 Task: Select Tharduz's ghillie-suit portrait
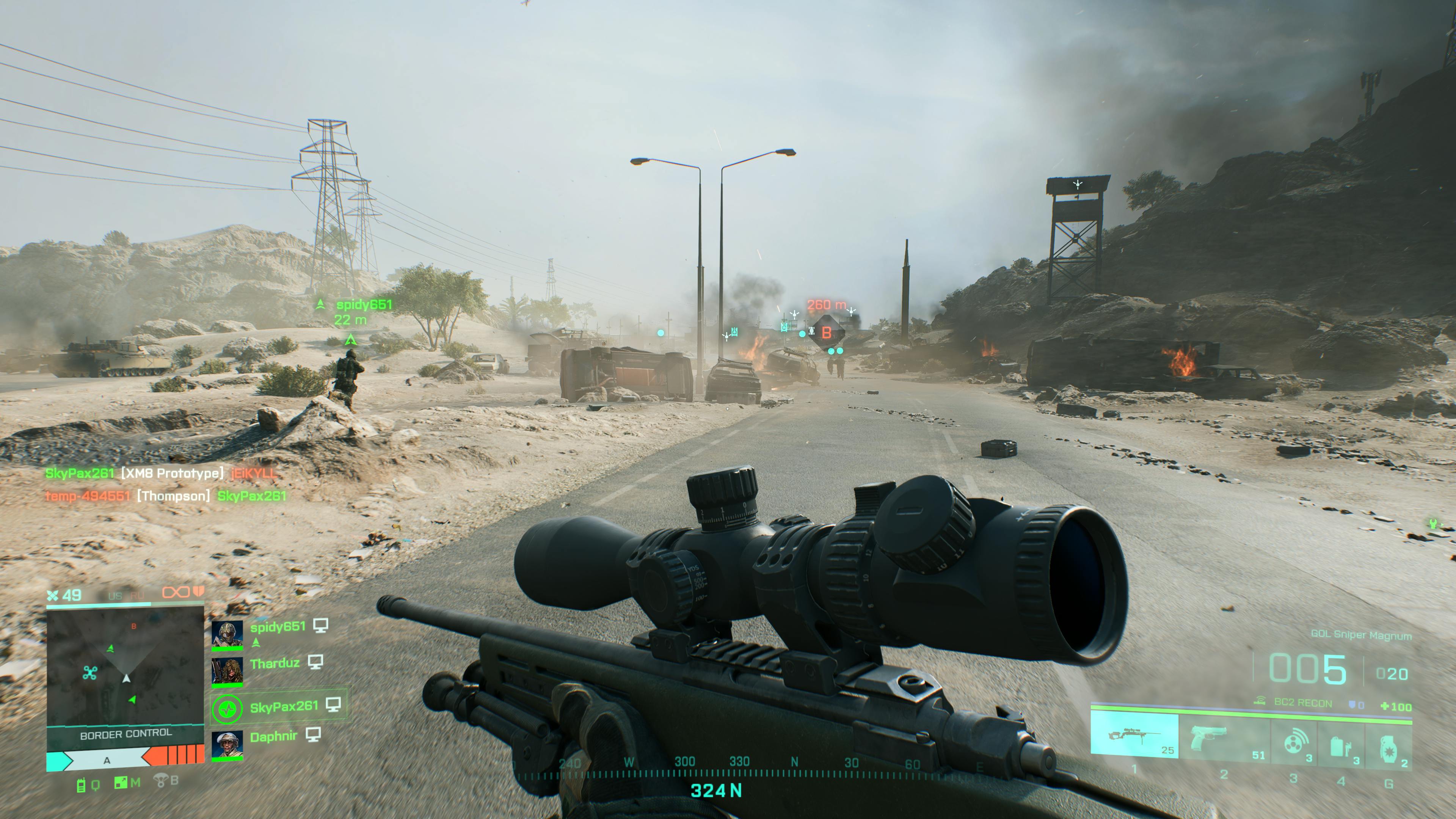click(x=227, y=670)
